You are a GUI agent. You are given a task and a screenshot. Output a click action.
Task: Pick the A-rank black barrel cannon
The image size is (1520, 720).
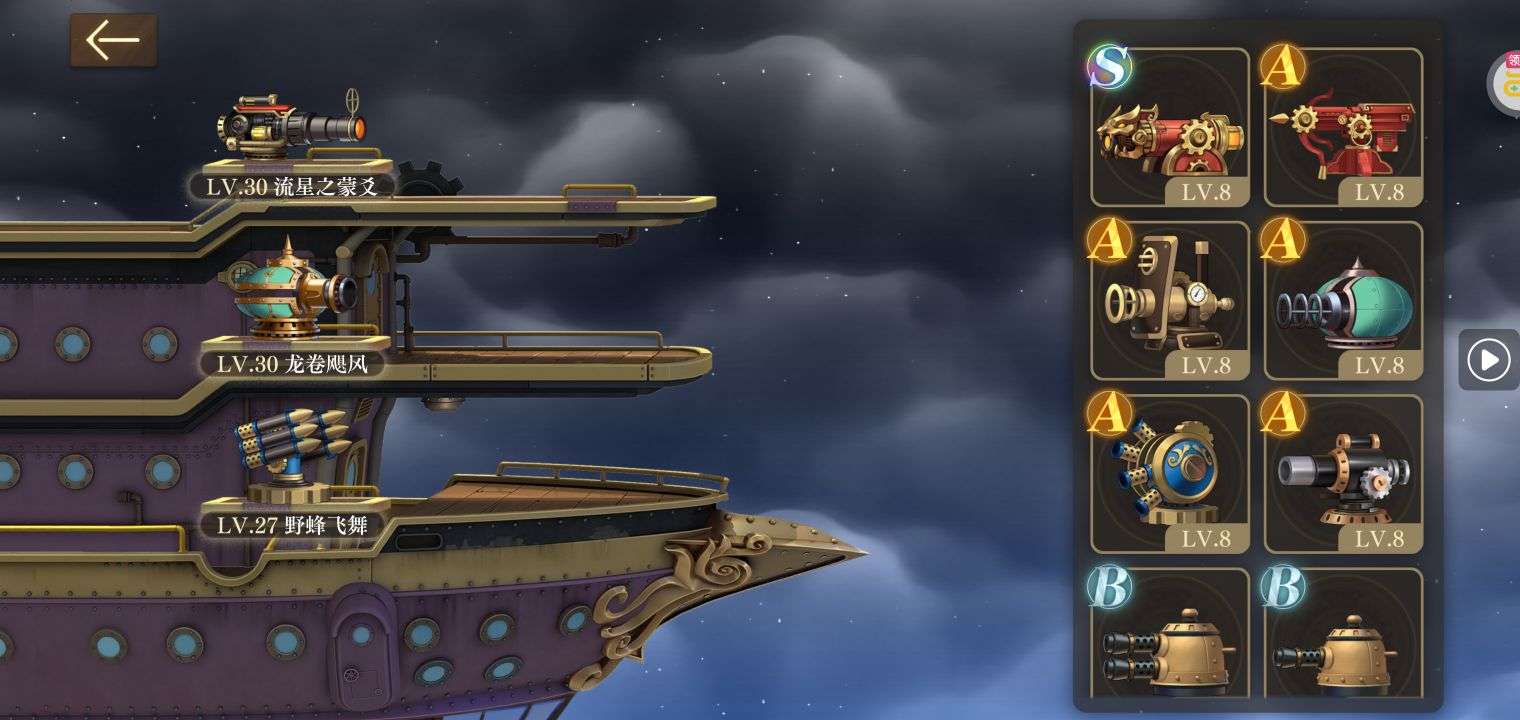[1343, 474]
